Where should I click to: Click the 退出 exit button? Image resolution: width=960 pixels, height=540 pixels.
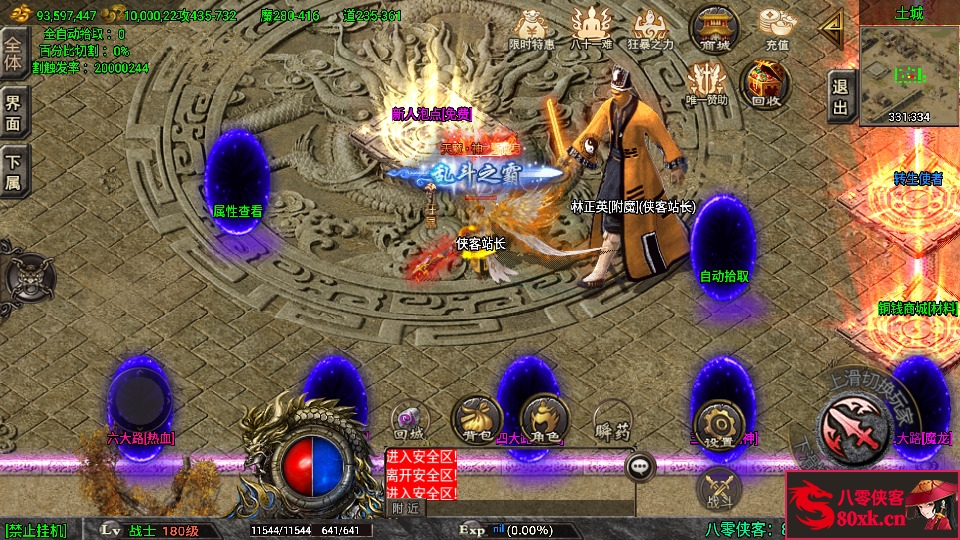point(841,97)
